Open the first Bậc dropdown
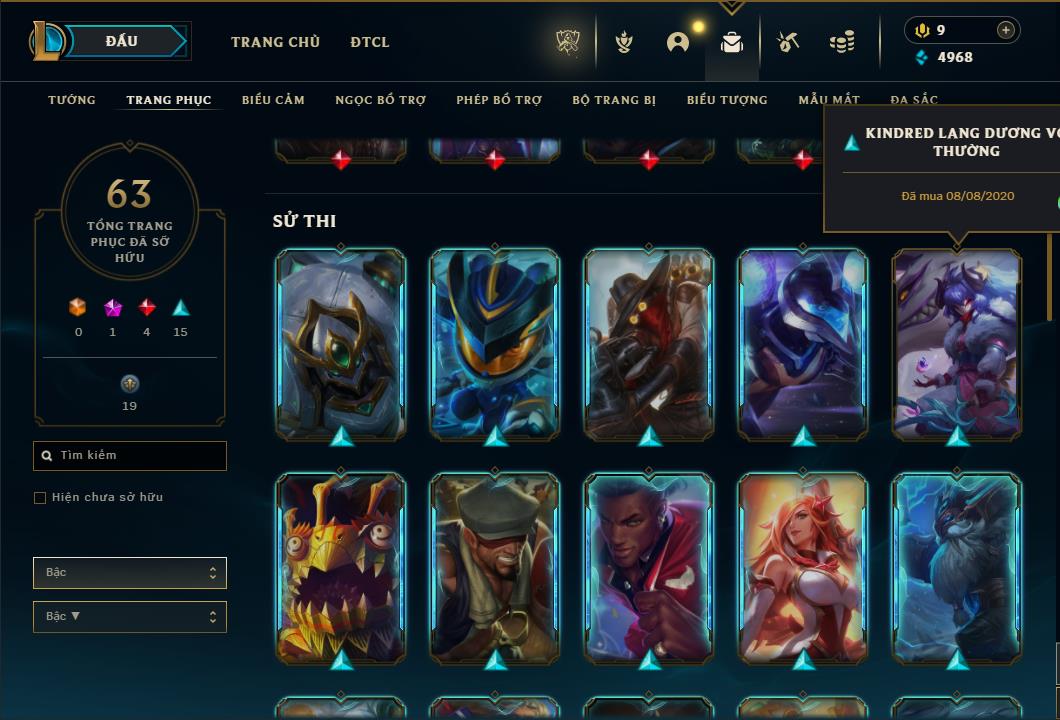This screenshot has height=720, width=1060. (x=130, y=573)
